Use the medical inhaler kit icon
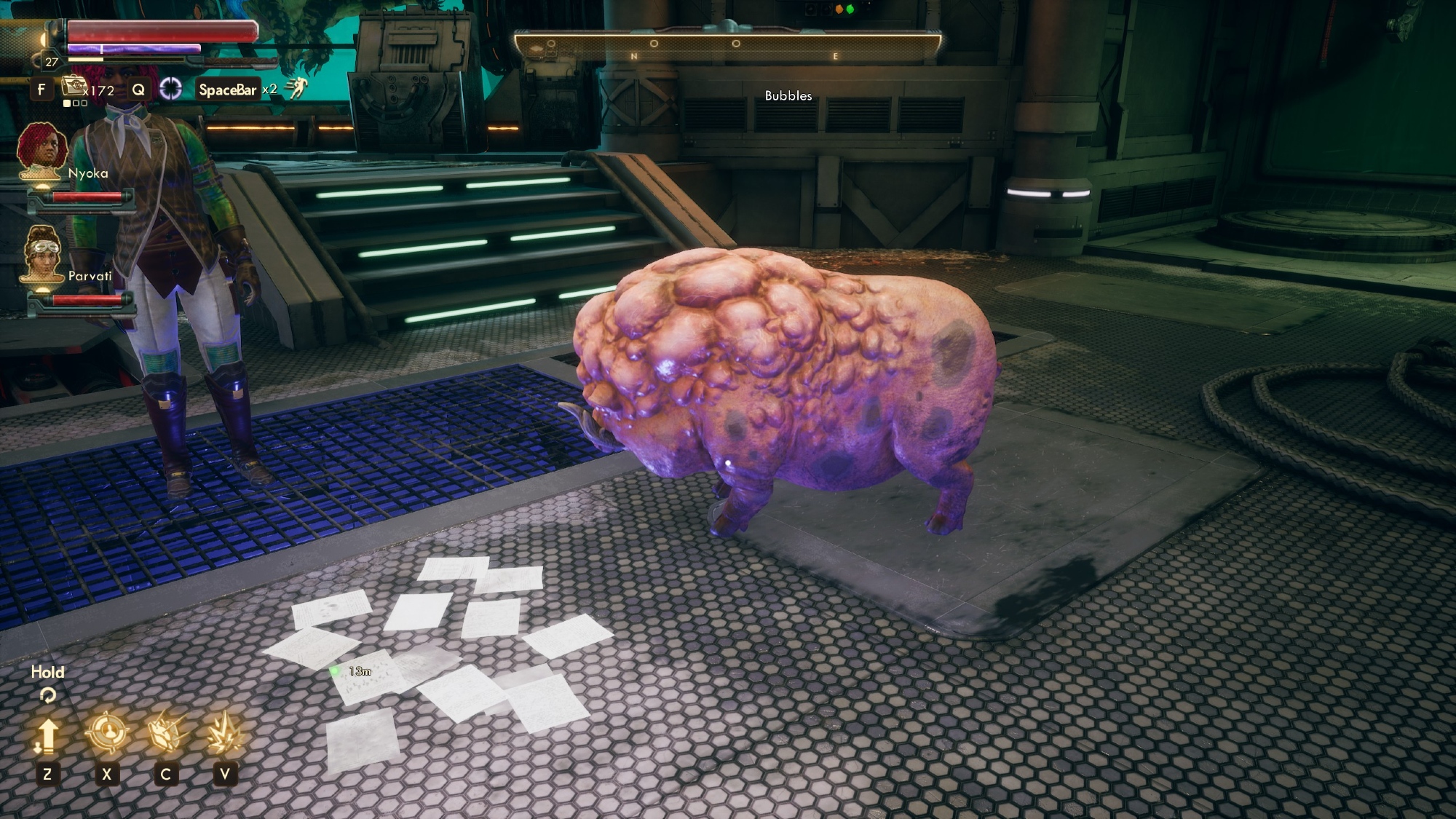Viewport: 1456px width, 819px height. tap(74, 87)
